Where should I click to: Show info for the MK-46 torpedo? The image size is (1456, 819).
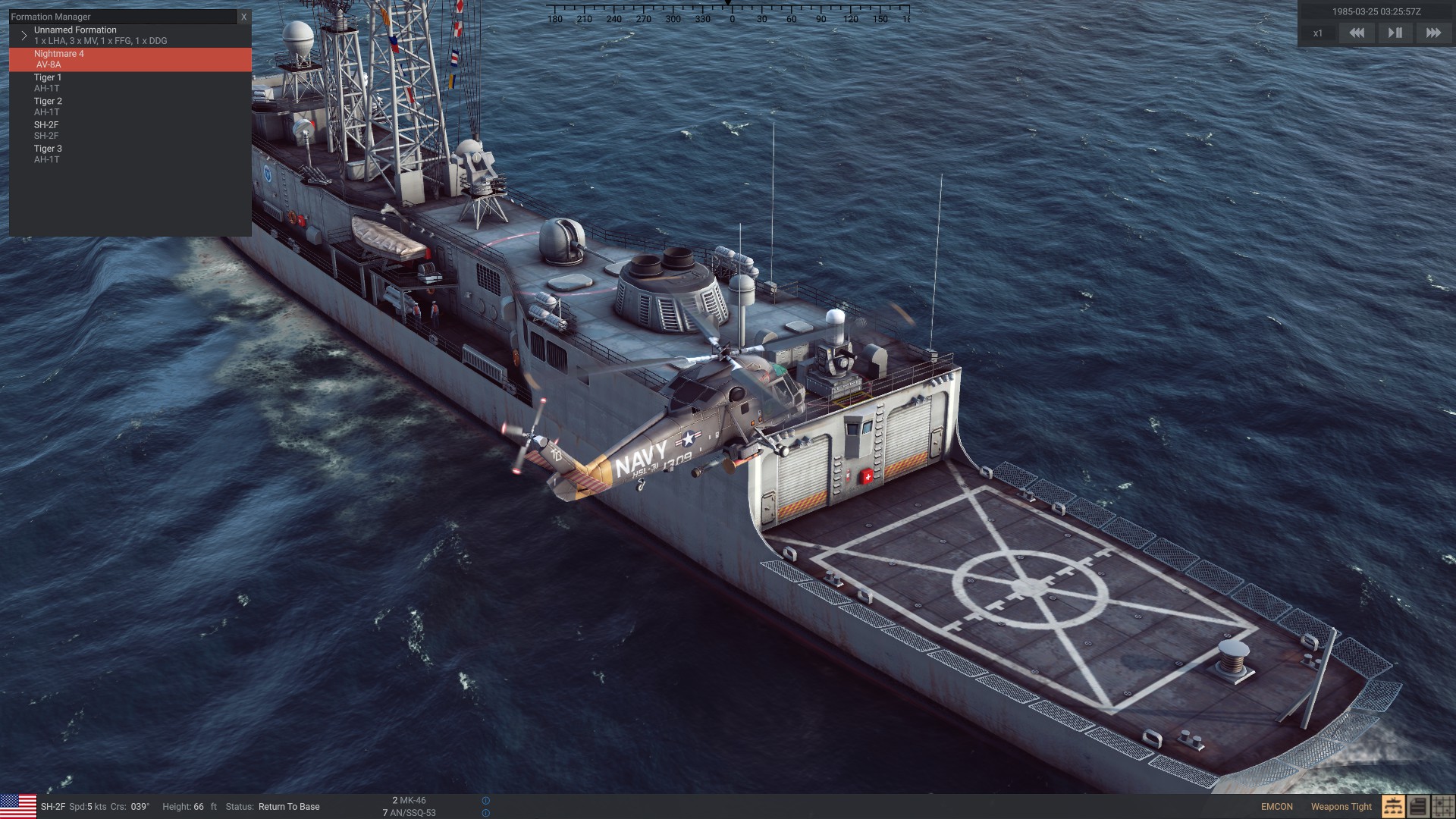[486, 801]
